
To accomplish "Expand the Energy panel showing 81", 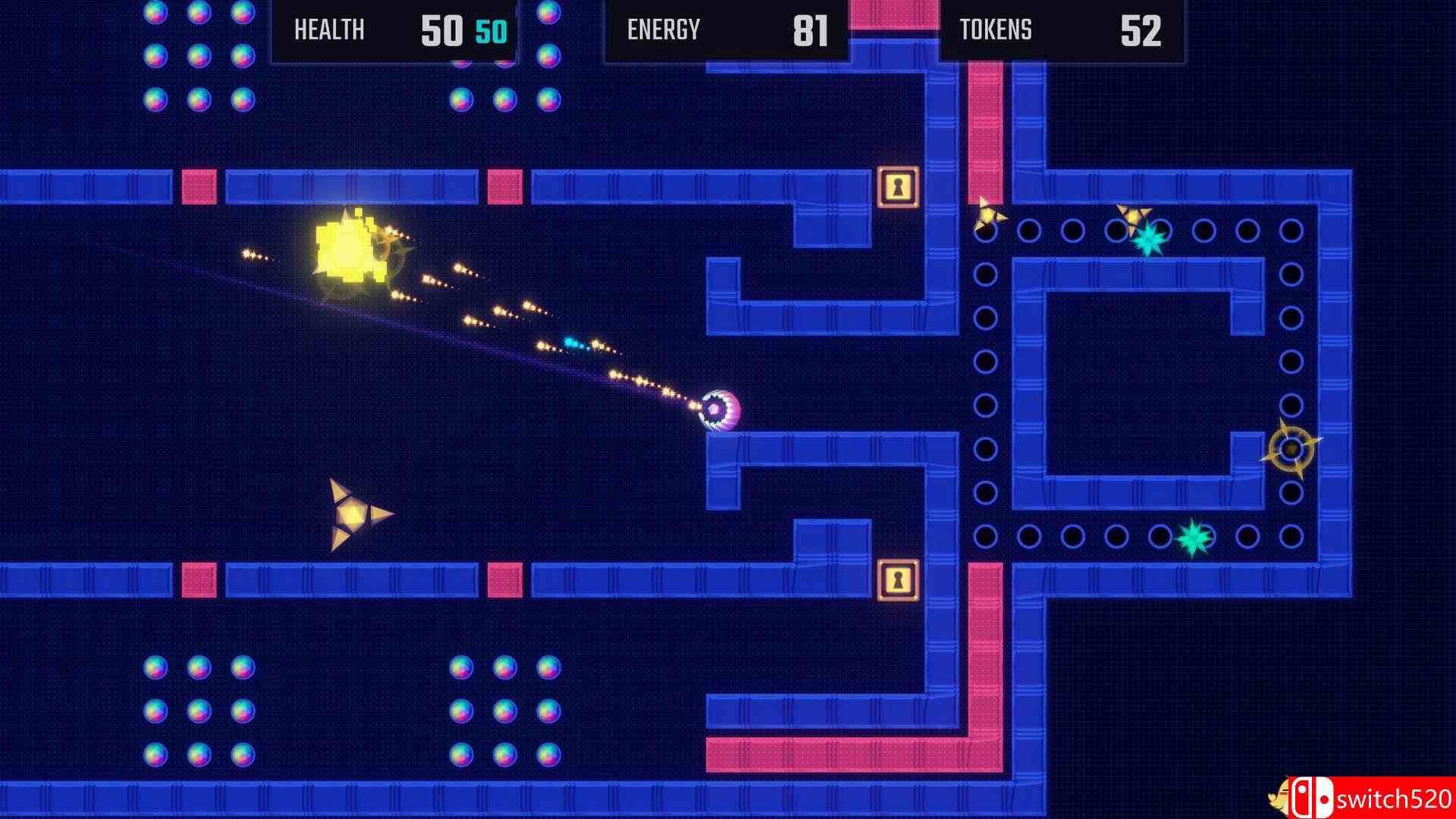I will (x=728, y=30).
